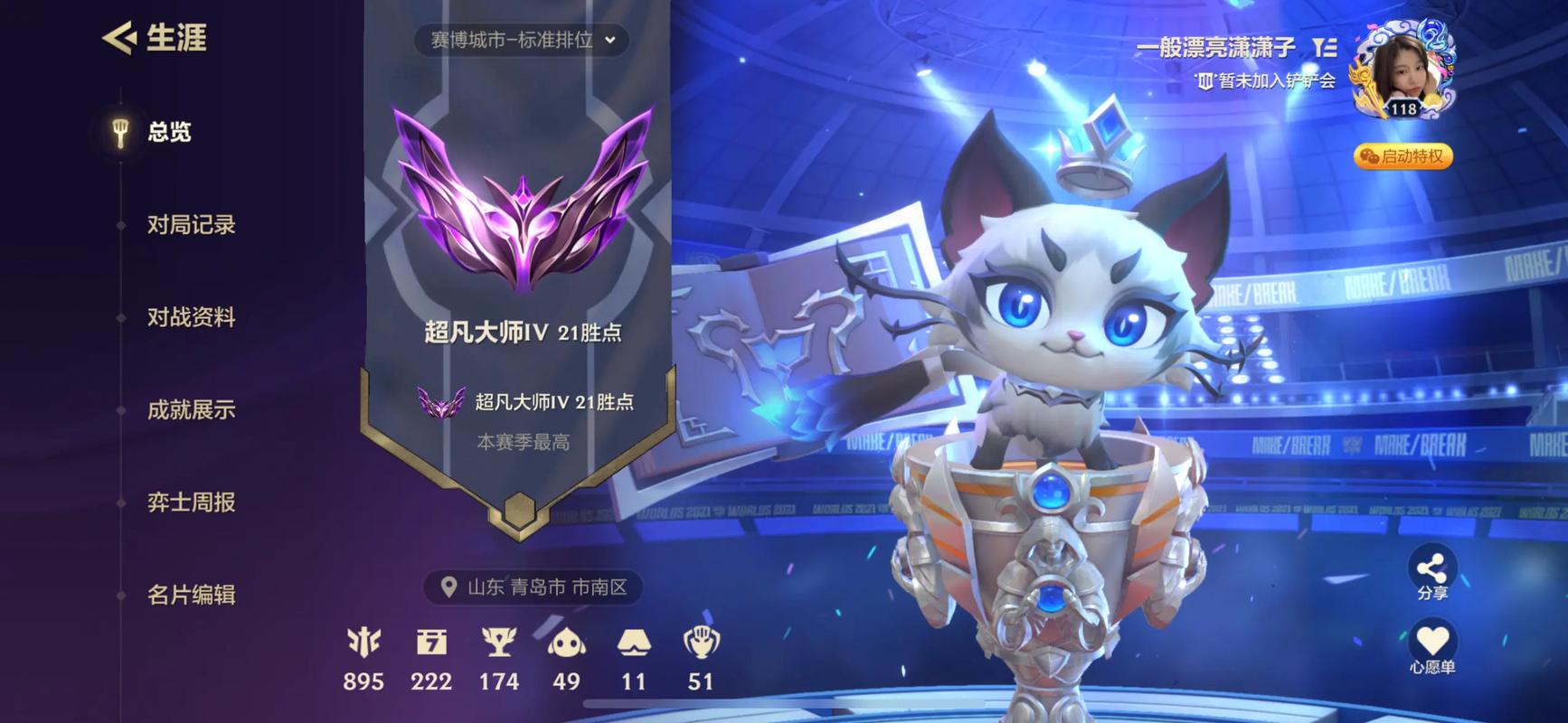
Task: Tap the 分享 share button
Action: click(1431, 575)
